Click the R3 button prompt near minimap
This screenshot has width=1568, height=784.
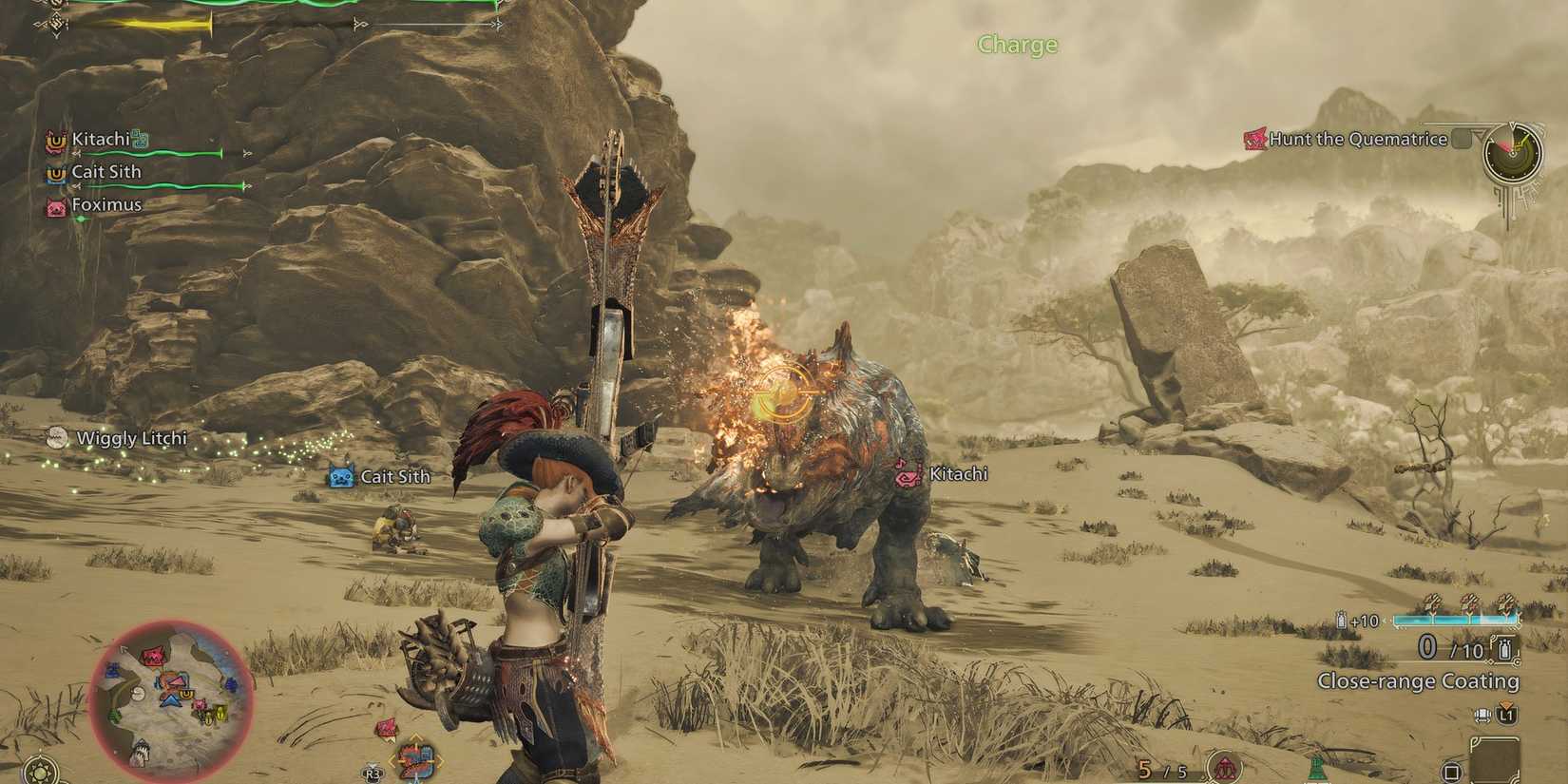(x=372, y=773)
